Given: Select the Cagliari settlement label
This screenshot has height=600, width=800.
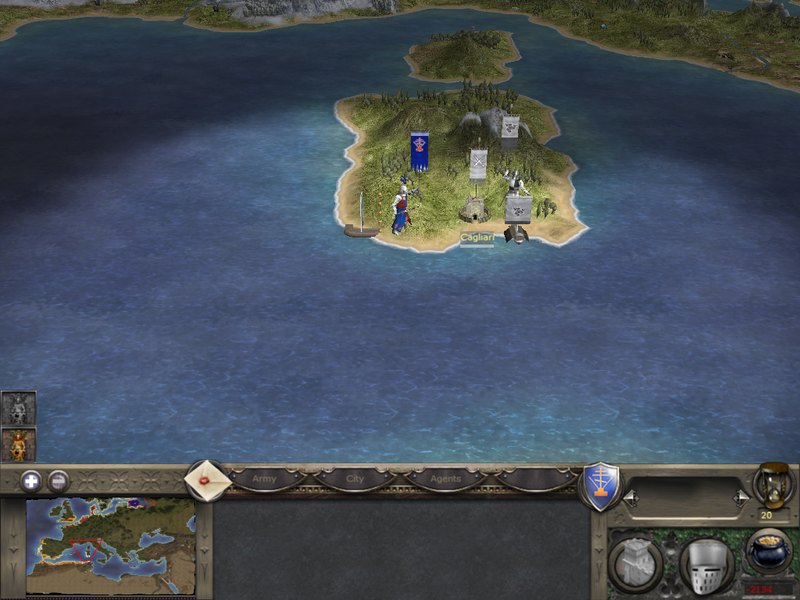Looking at the screenshot, I should pos(477,238).
